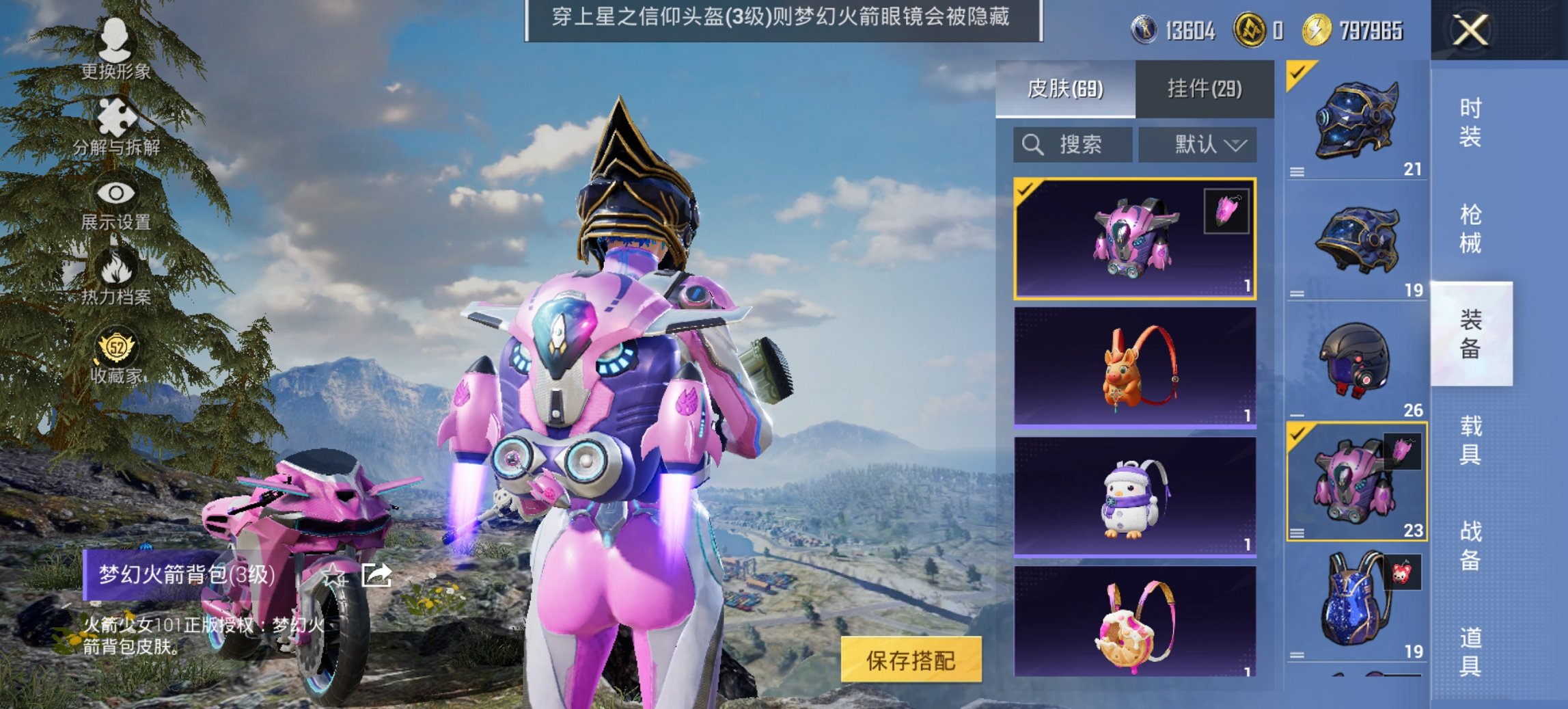
Task: Open 展示设置 display settings
Action: [x=116, y=193]
